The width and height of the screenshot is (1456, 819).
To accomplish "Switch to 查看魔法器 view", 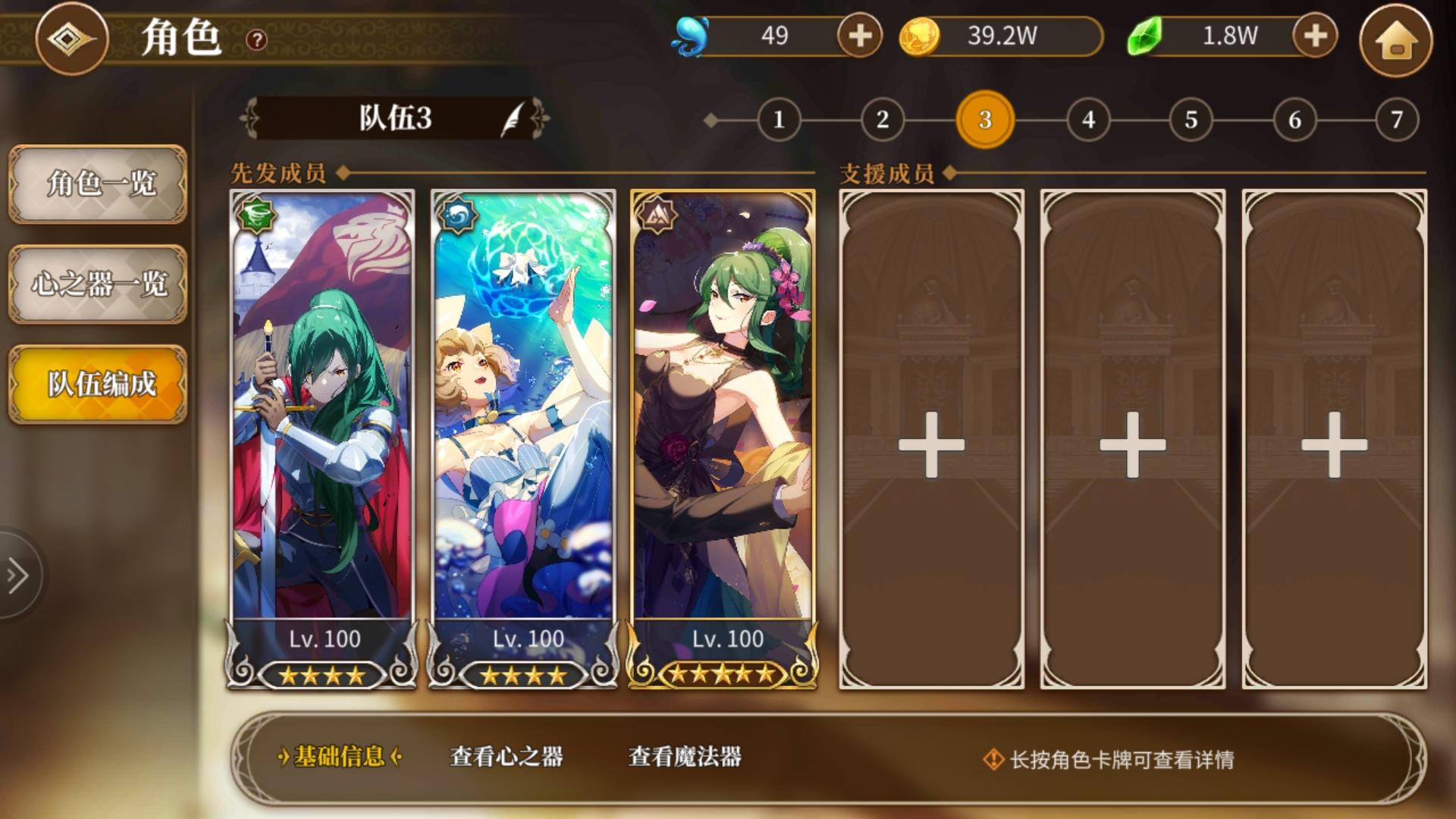I will 685,755.
